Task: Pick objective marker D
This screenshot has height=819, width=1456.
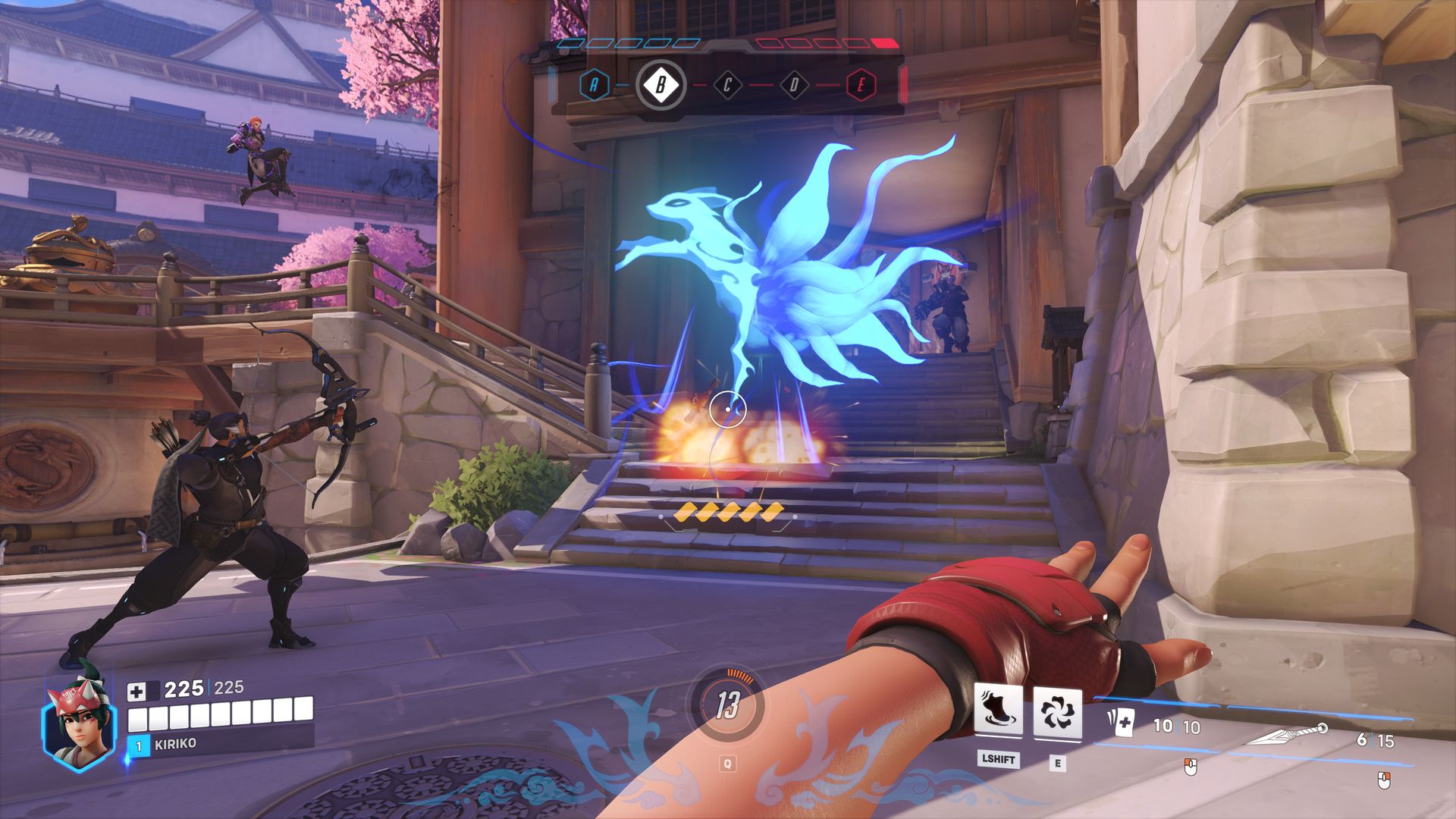Action: point(794,85)
